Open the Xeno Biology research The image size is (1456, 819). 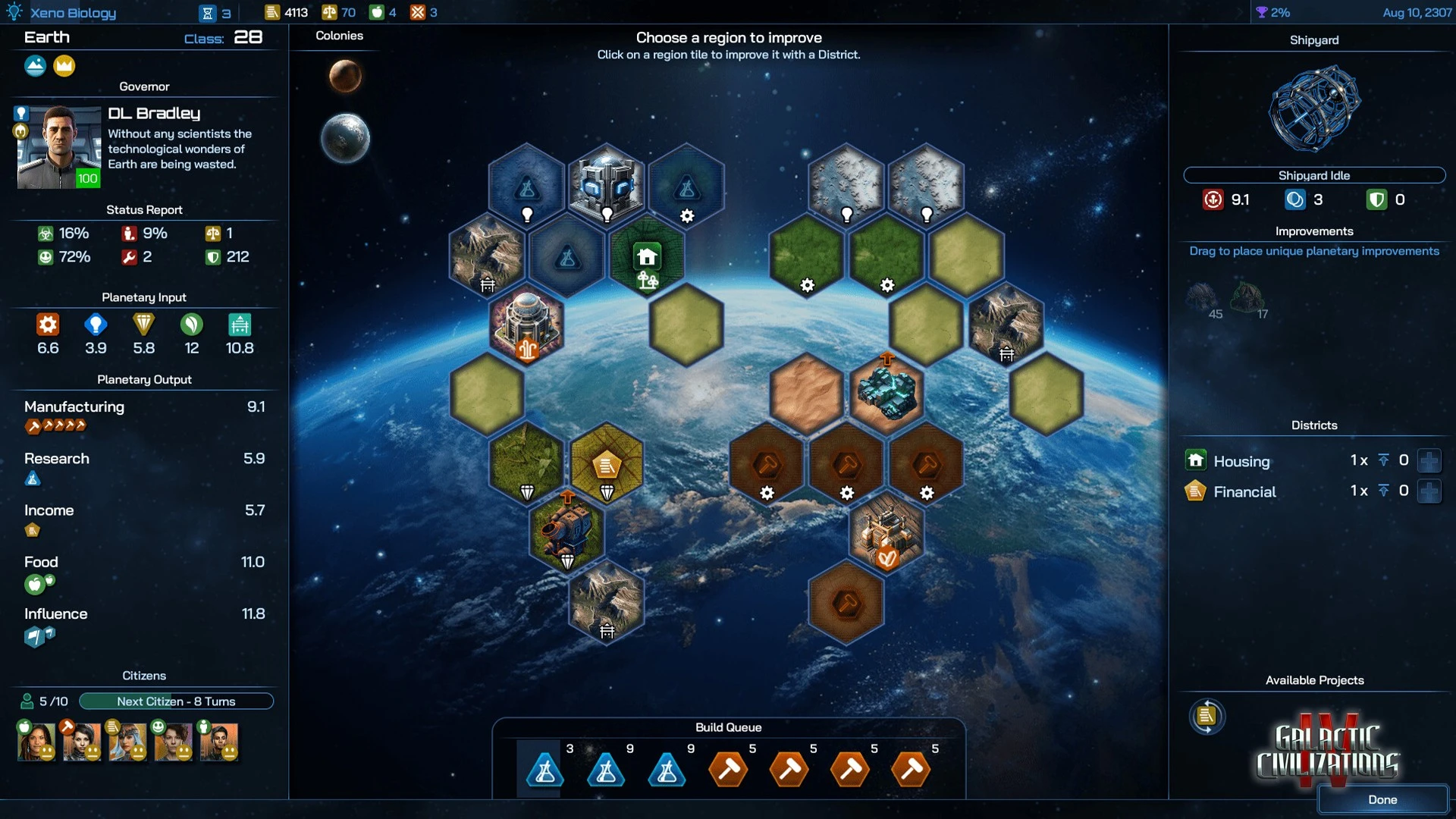73,12
